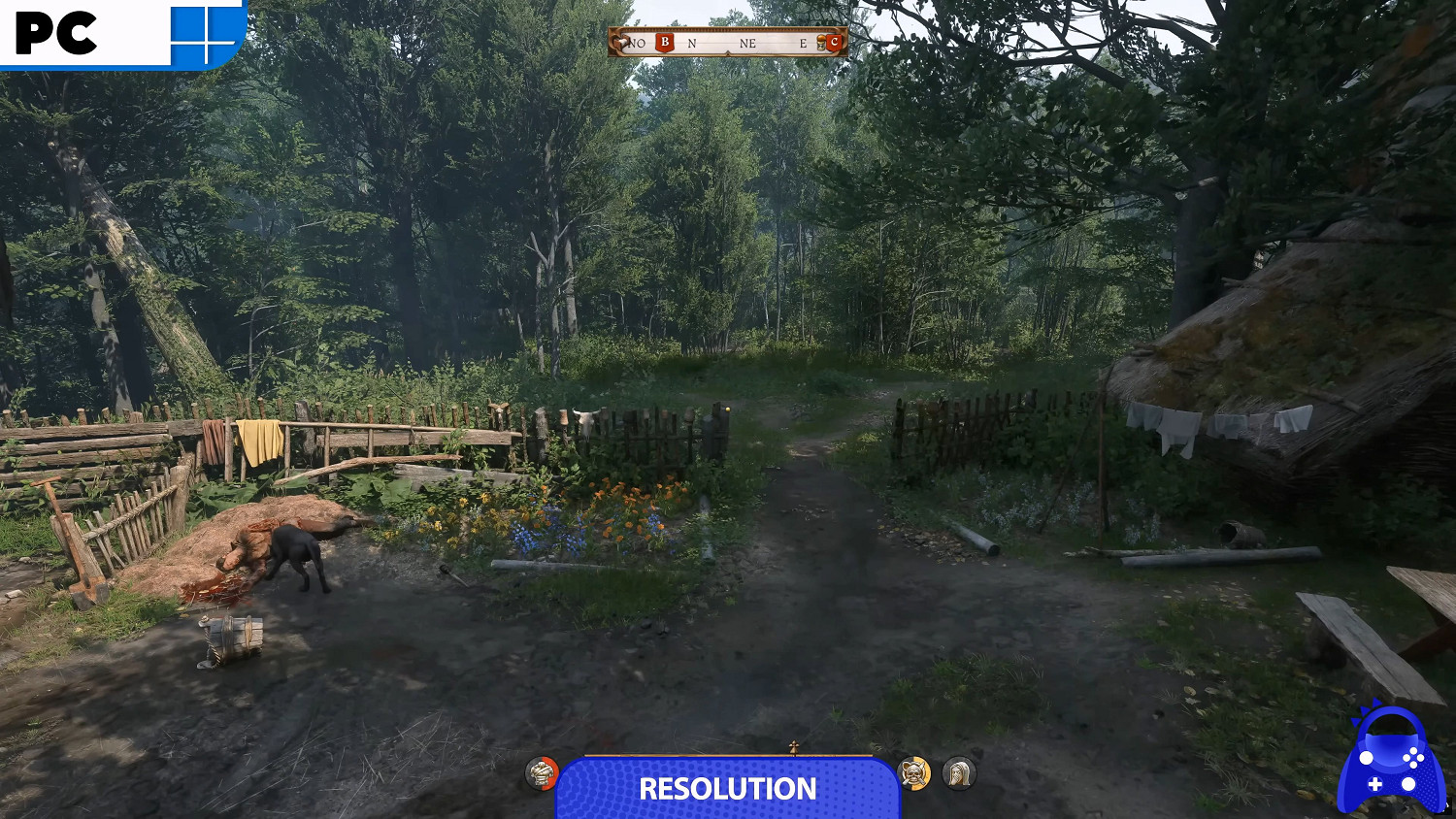The height and width of the screenshot is (819, 1456).
Task: Click the blue gamepad channel logo bottom right
Action: tap(1386, 767)
